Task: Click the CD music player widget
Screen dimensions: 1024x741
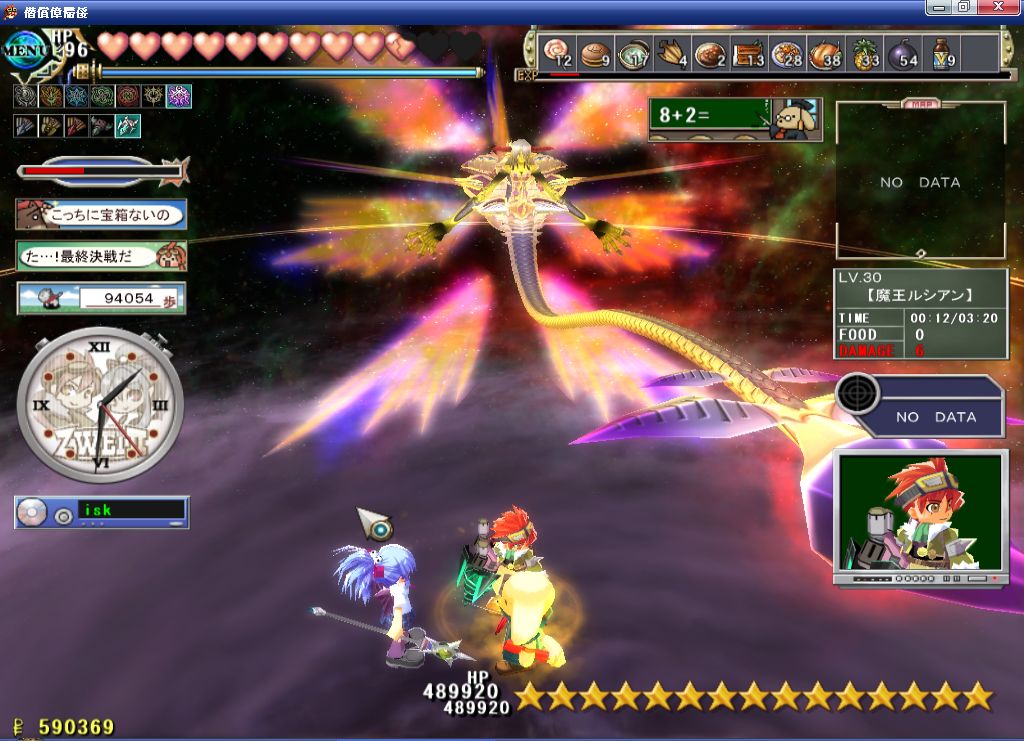Action: tap(101, 512)
